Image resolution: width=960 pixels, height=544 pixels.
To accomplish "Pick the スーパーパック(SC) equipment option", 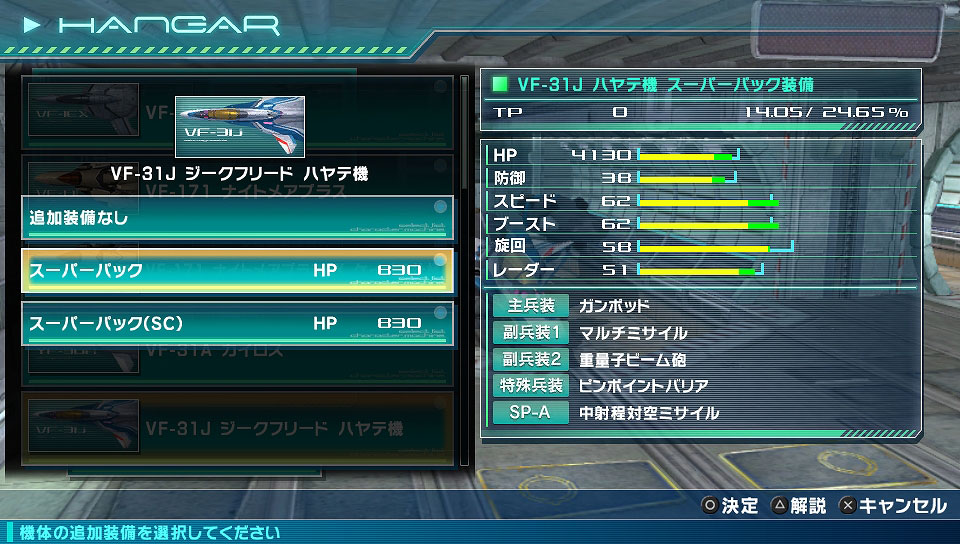I will click(x=237, y=323).
